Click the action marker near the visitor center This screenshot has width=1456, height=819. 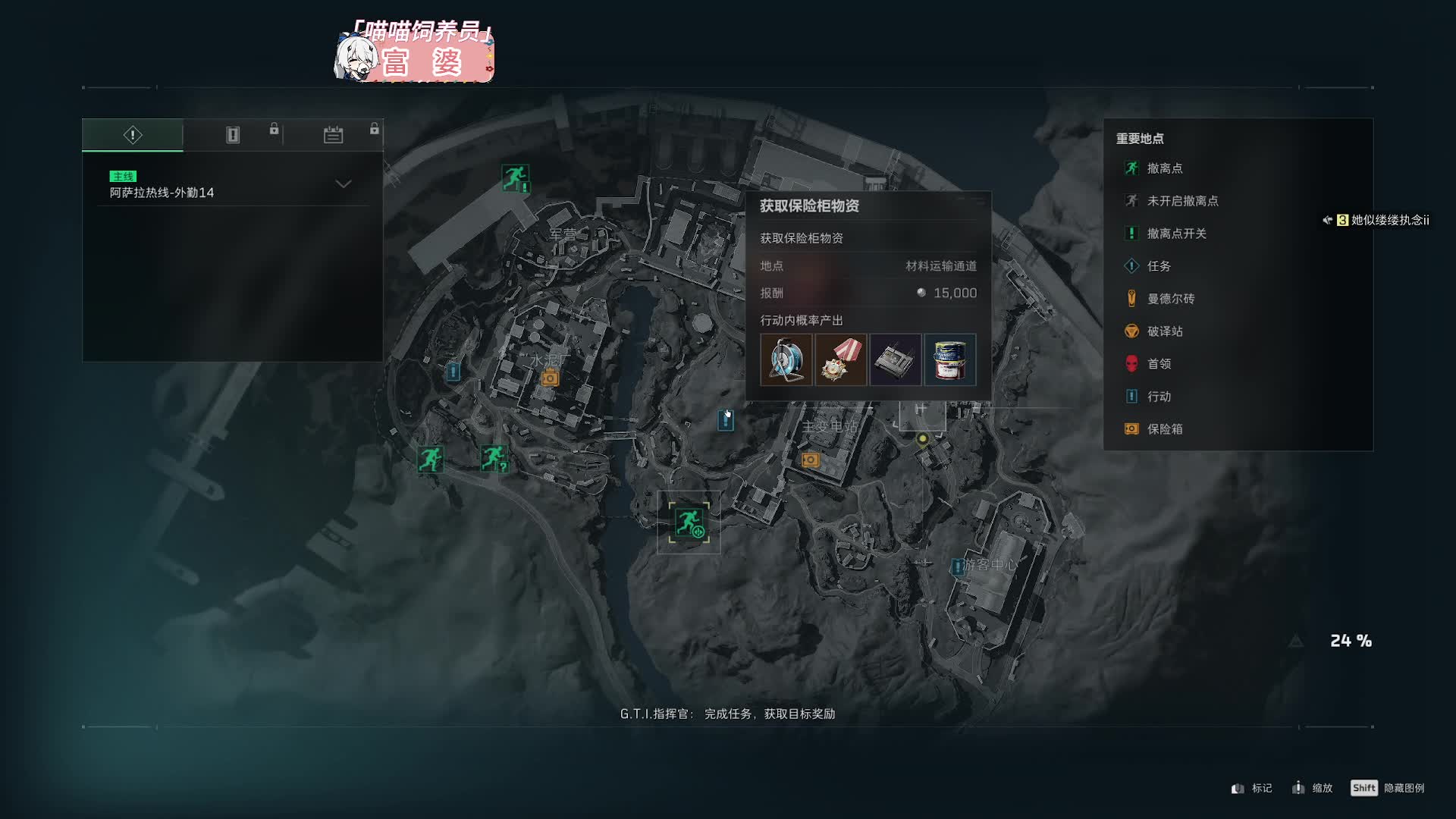coord(958,566)
